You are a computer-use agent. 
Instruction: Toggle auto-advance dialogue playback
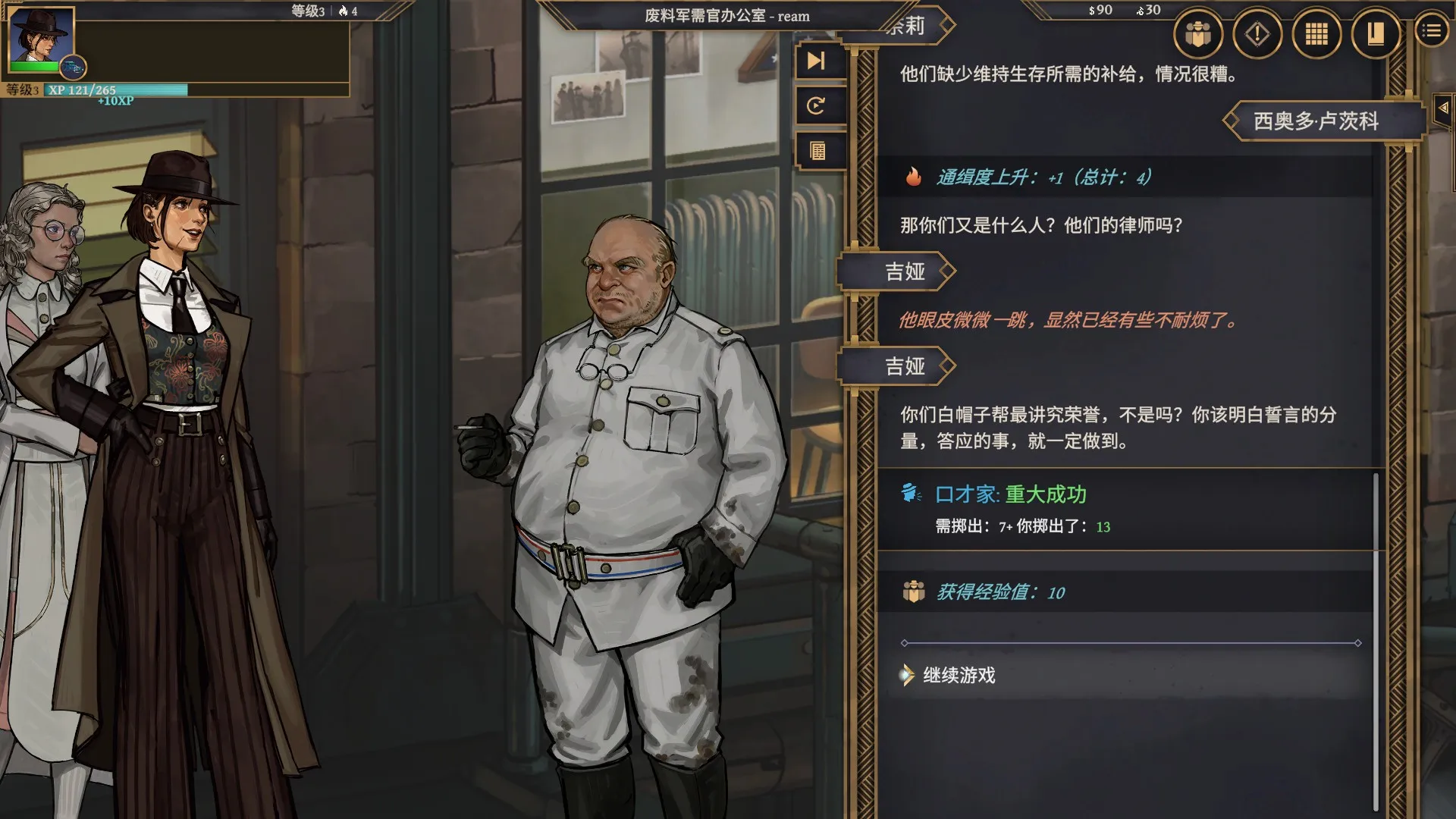(817, 106)
